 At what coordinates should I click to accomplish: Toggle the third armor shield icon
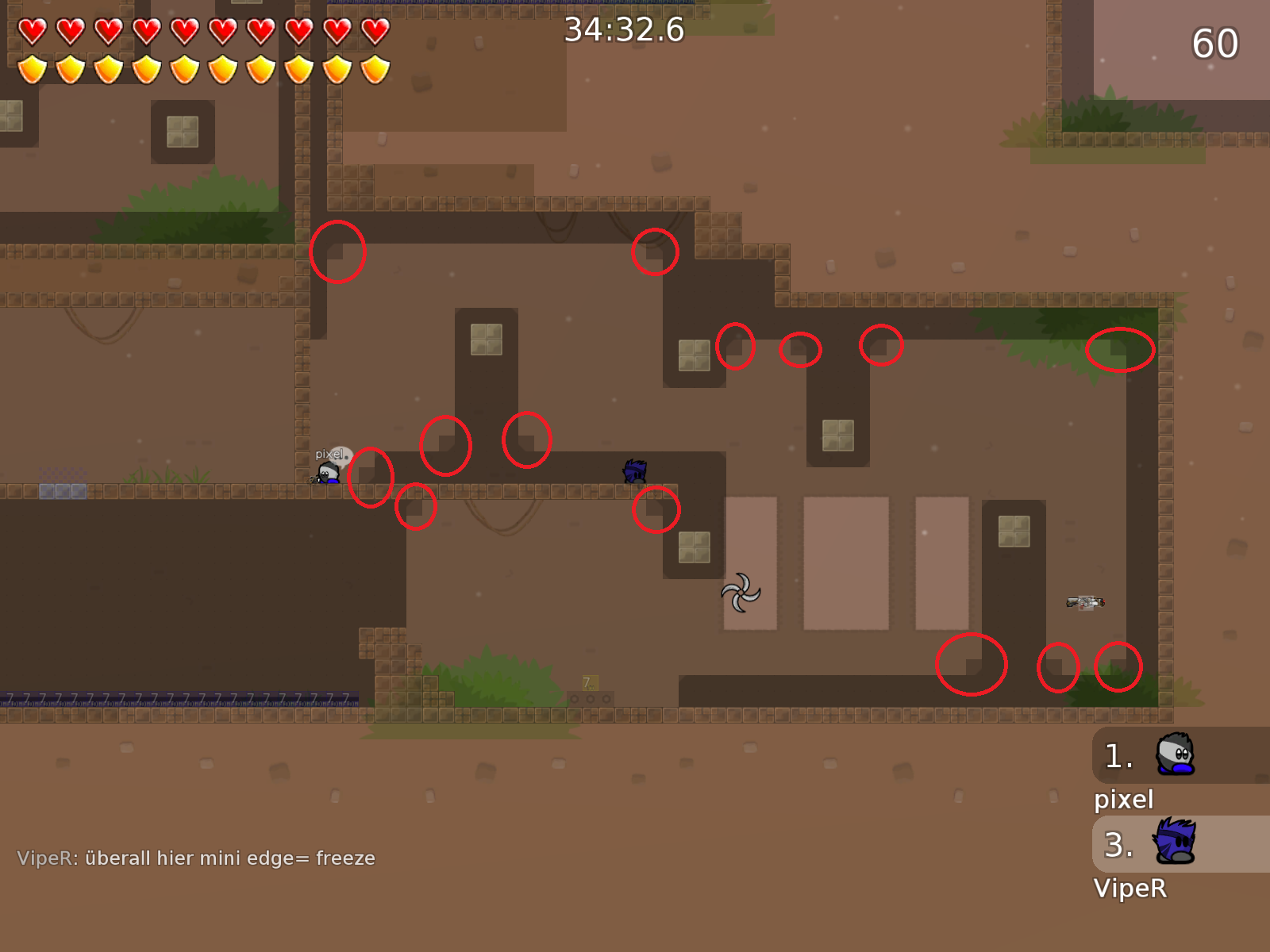[109, 70]
